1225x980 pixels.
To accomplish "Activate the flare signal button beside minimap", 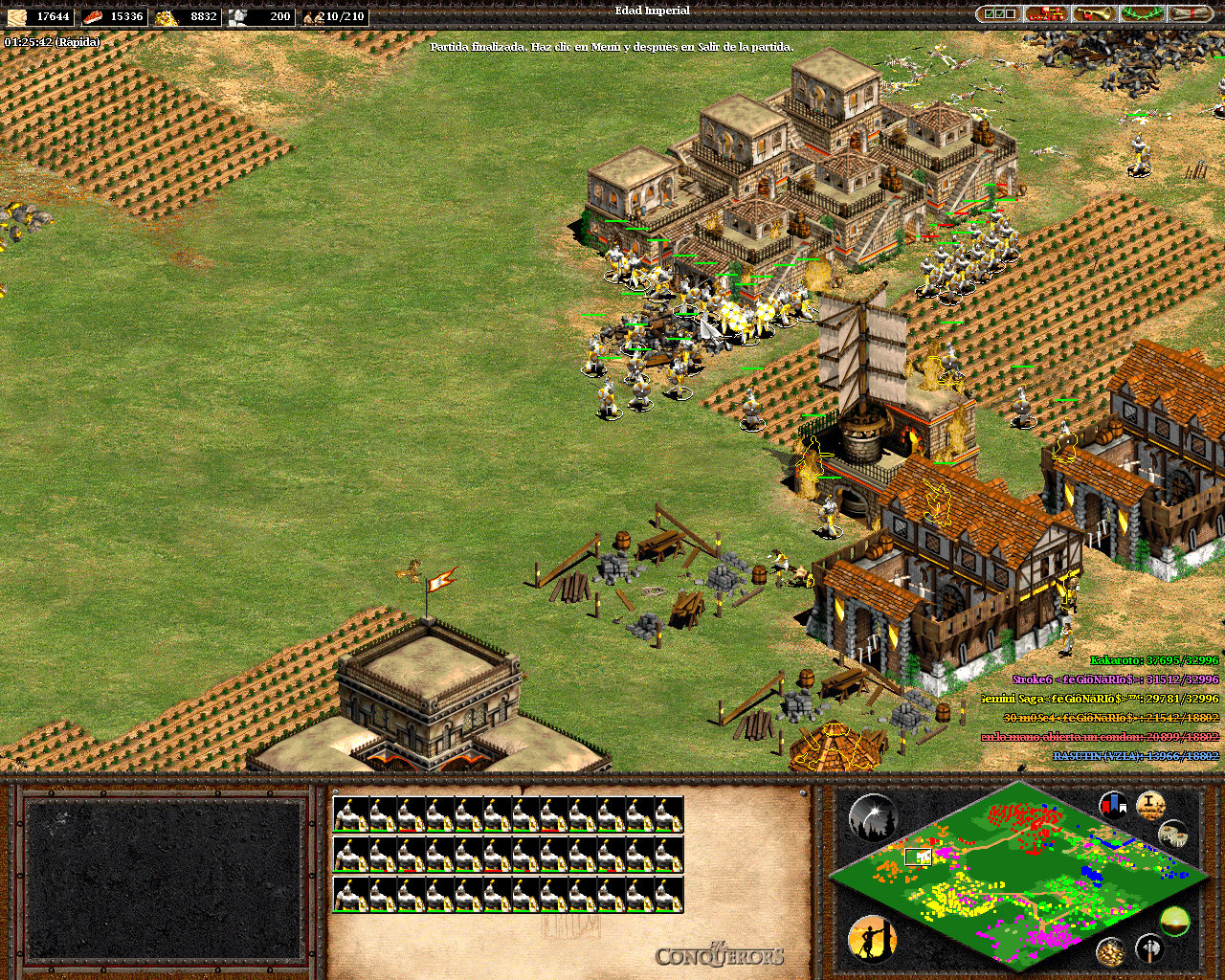I will [x=872, y=816].
